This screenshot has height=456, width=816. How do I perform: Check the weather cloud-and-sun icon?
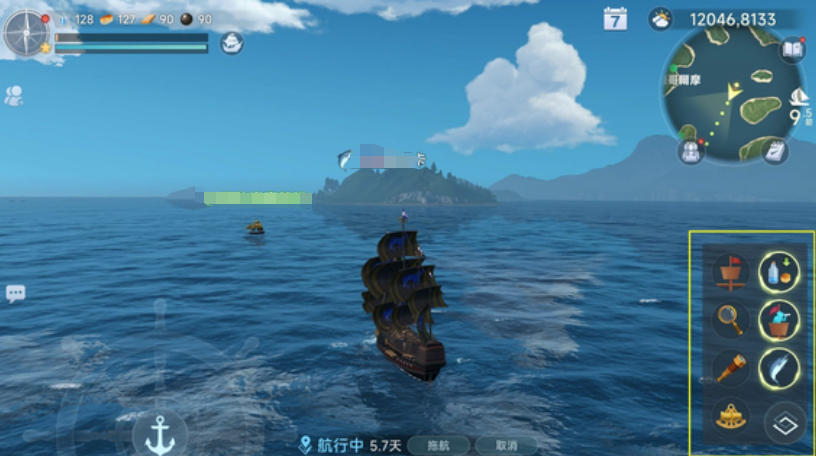click(661, 19)
